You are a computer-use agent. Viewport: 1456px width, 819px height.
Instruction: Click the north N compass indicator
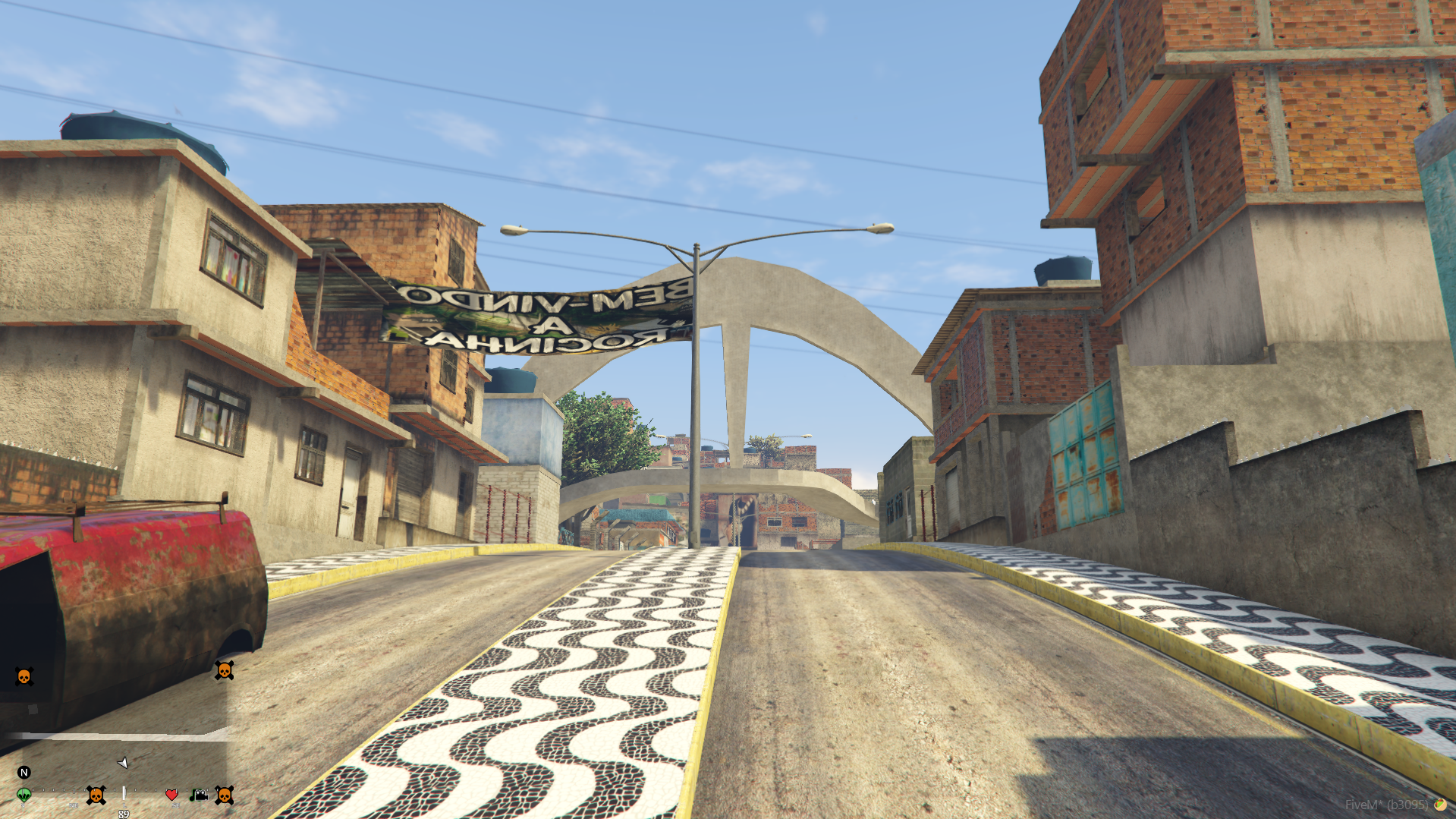coord(24,773)
